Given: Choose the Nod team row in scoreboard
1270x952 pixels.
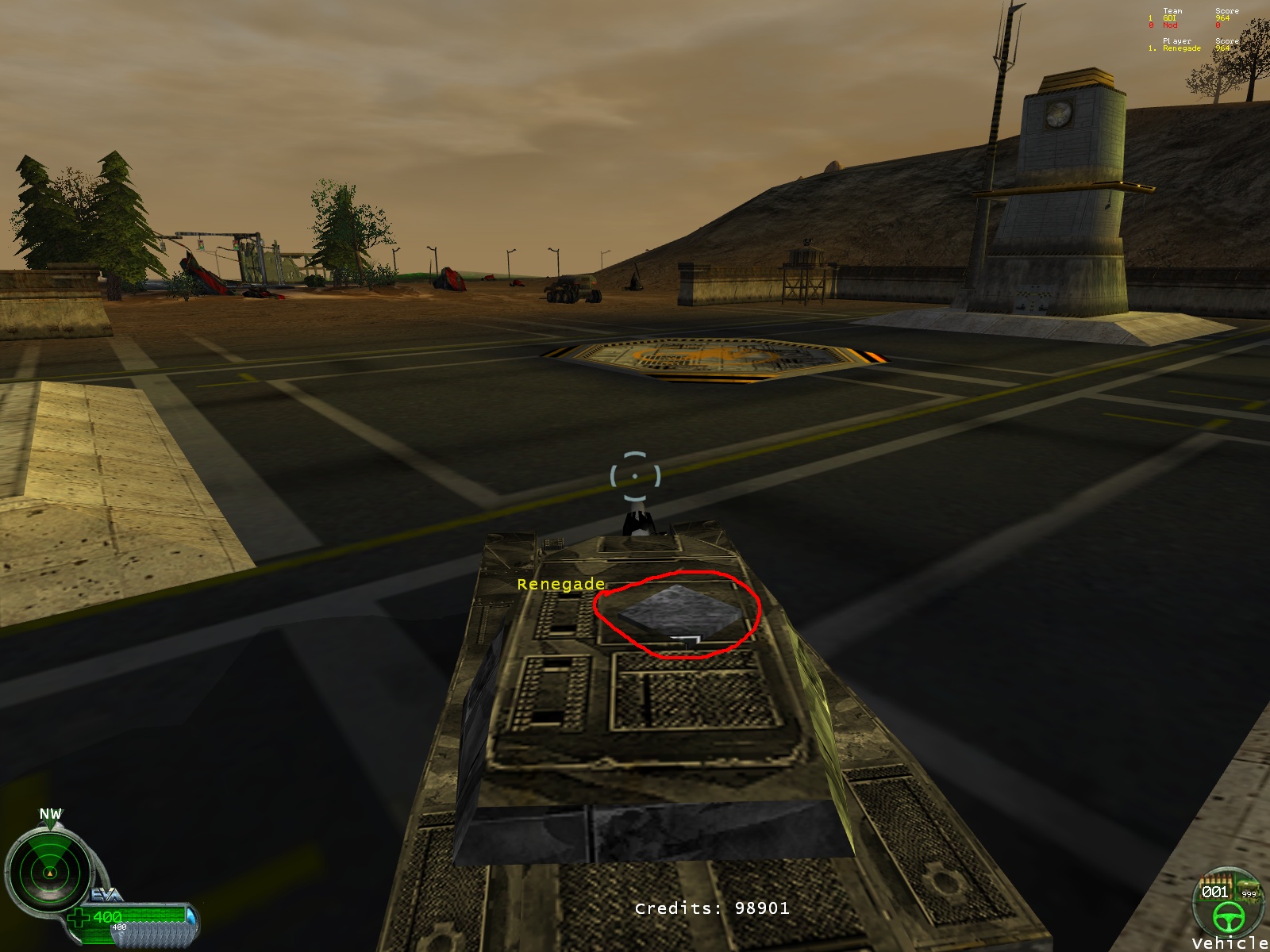Looking at the screenshot, I should [x=1189, y=25].
